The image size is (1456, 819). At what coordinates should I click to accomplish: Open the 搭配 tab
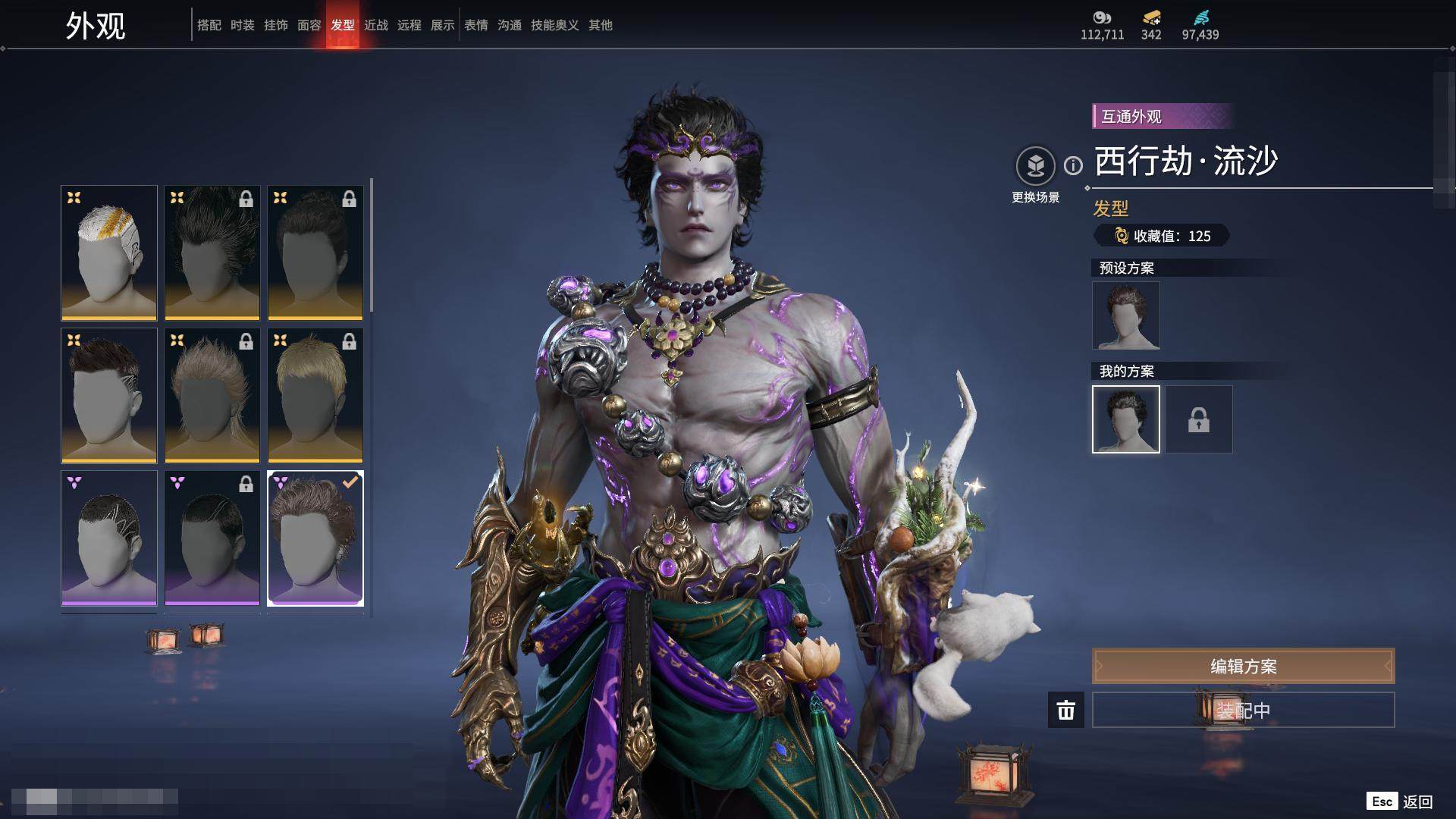pyautogui.click(x=209, y=25)
